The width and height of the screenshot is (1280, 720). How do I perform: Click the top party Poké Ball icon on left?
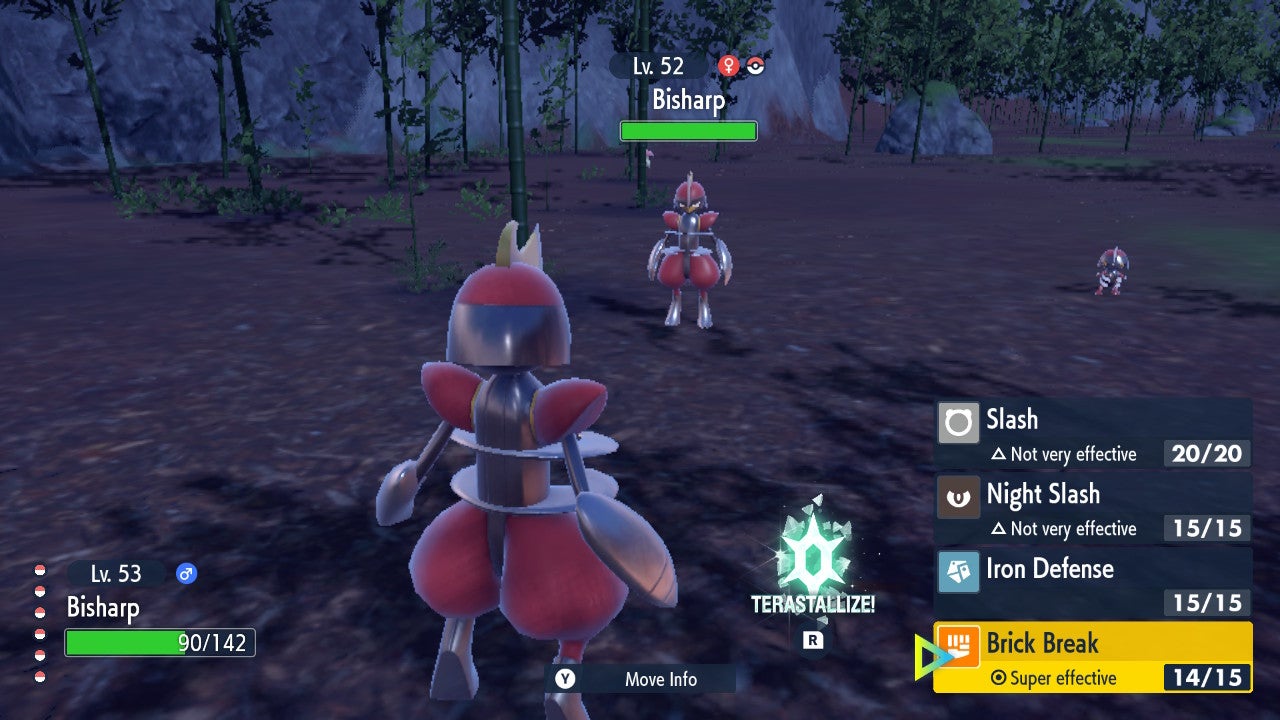40,571
